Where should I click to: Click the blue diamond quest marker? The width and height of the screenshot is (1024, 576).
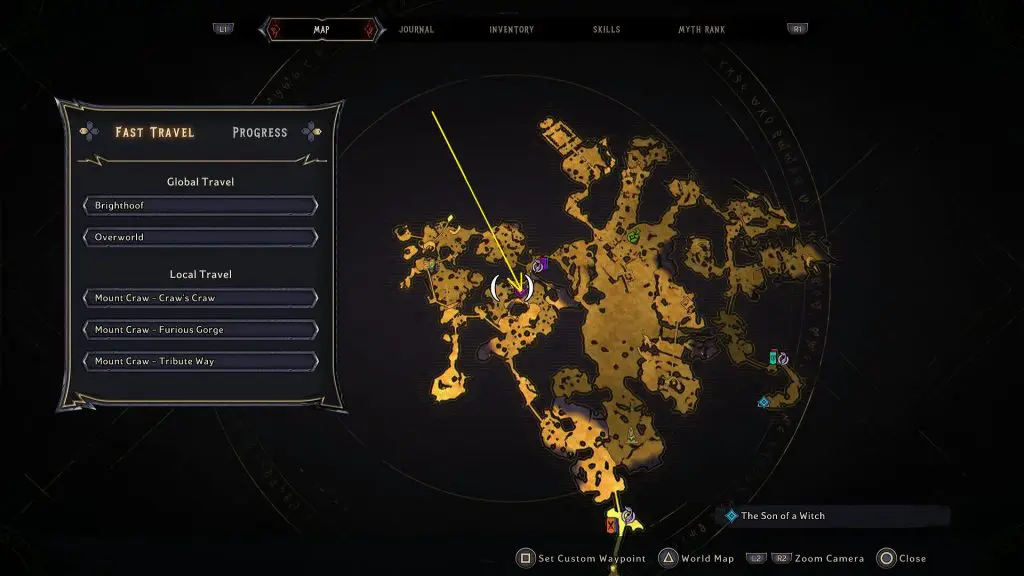763,402
